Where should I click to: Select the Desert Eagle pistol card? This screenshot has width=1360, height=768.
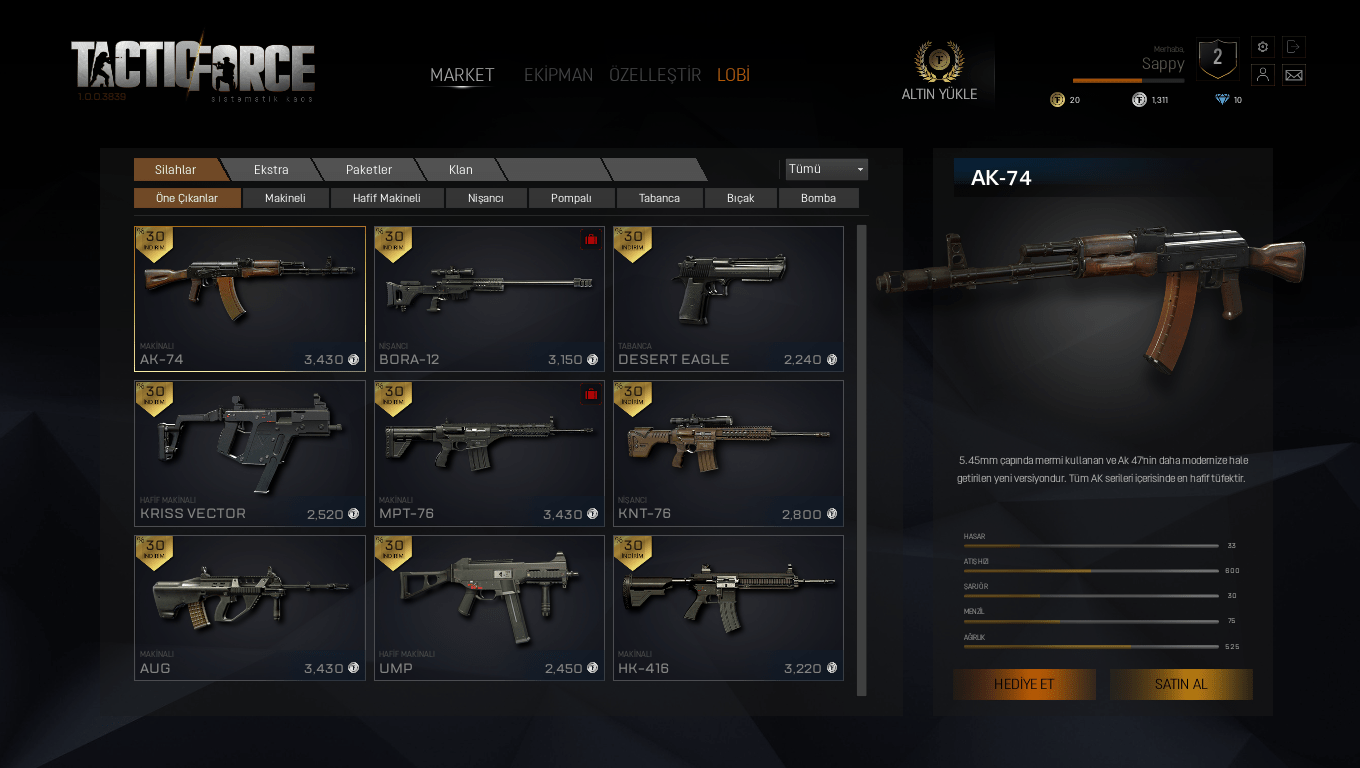[728, 298]
